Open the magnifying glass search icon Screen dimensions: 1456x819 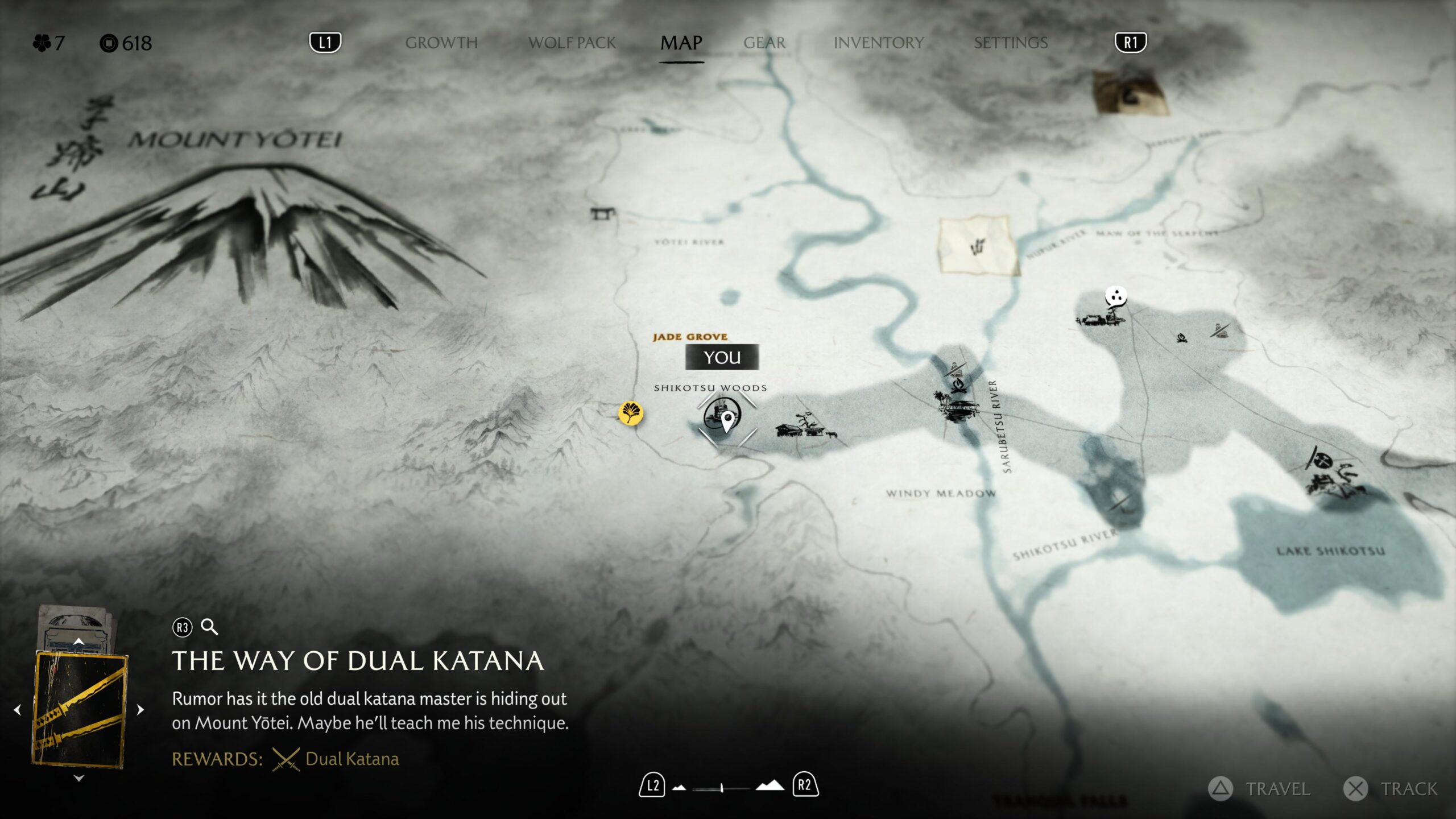pyautogui.click(x=209, y=627)
